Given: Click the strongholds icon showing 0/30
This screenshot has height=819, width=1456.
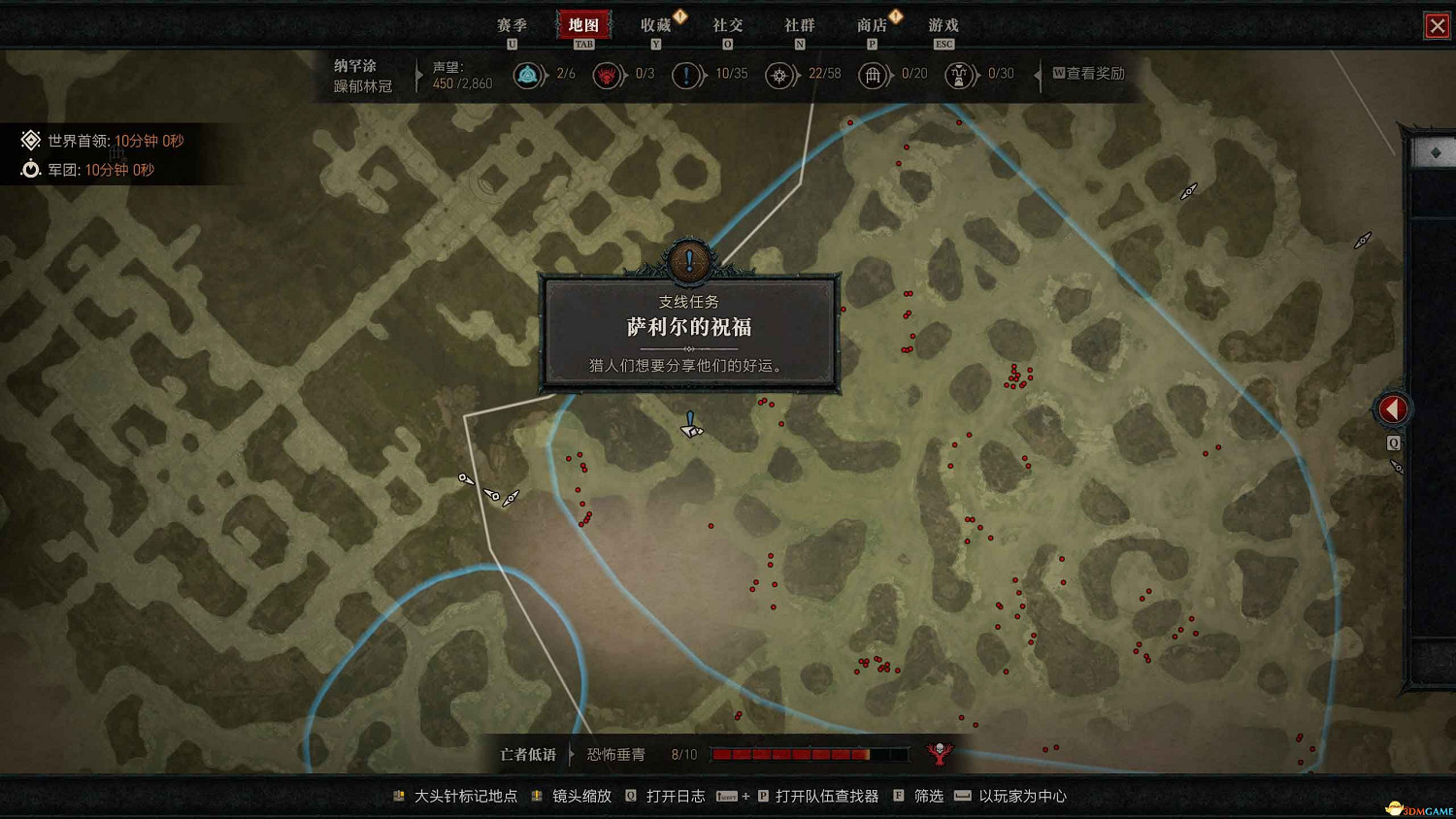Looking at the screenshot, I should [959, 75].
